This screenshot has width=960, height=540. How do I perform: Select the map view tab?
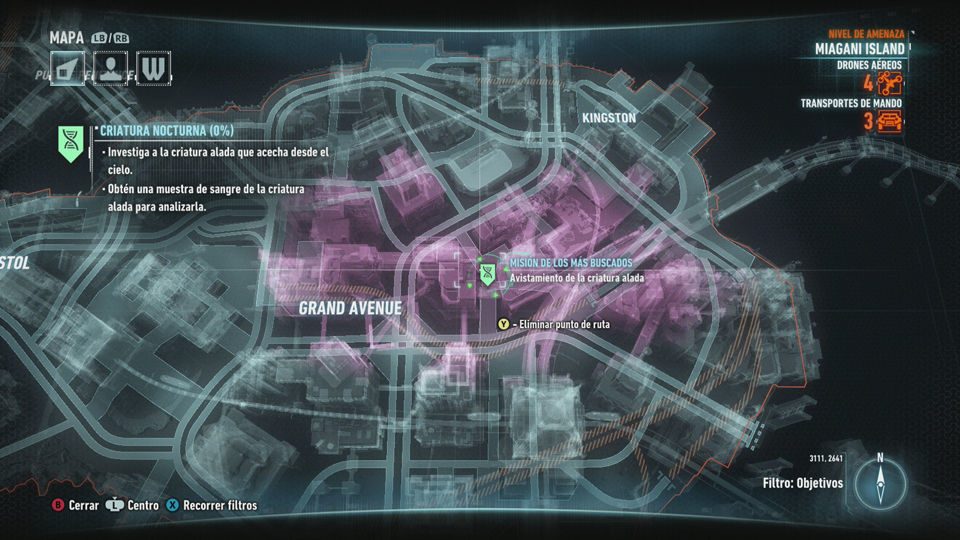(x=68, y=69)
